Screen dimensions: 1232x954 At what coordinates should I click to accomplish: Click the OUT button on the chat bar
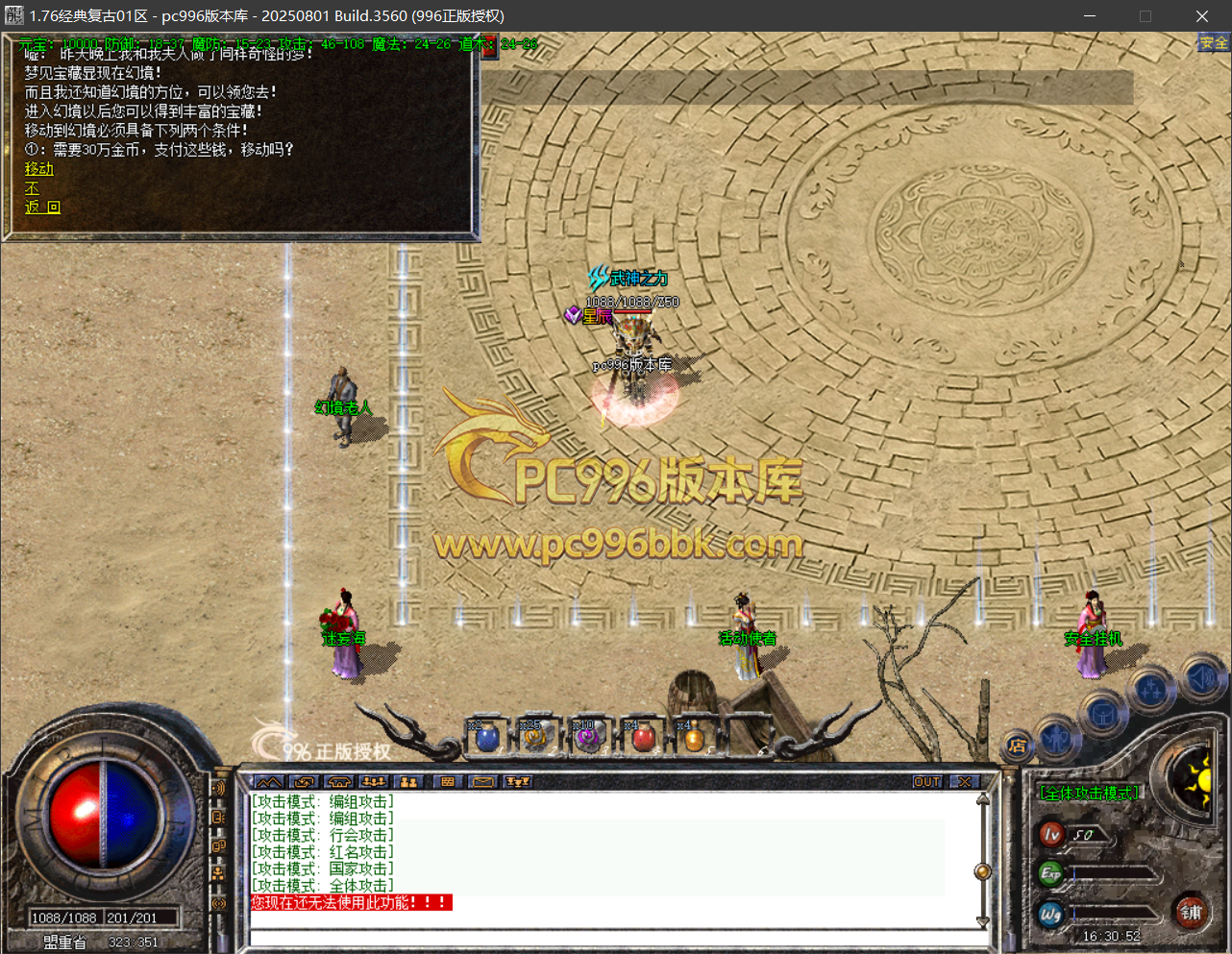tap(926, 782)
